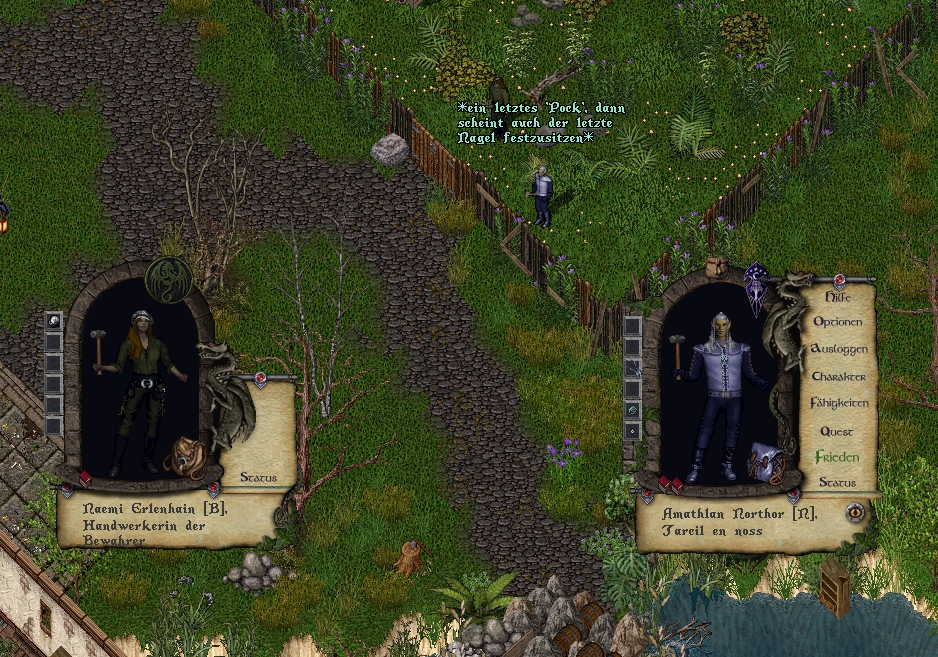This screenshot has width=938, height=657.
Task: Open Naemi's brown leather backpack
Action: tap(185, 458)
